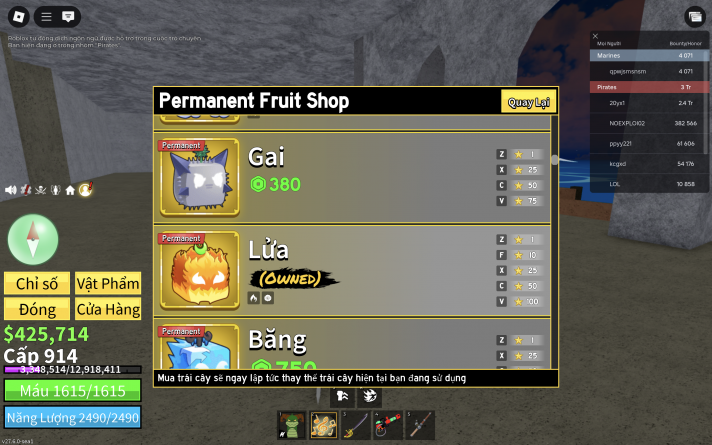
Task: Open the Vật Phẩm inventory
Action: [x=108, y=284]
